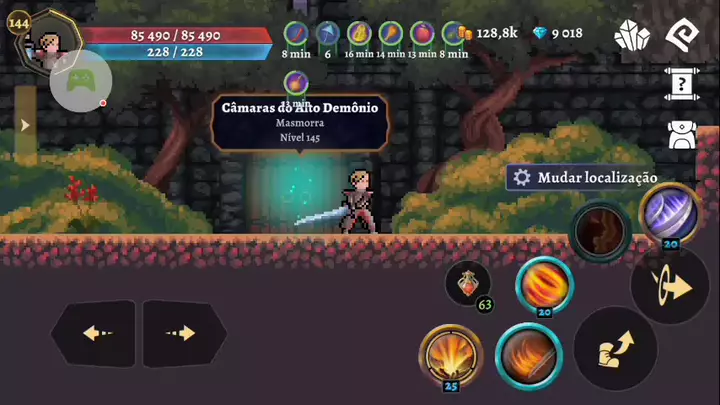Cast the fiery slash skill costing 20
720x405 pixels.
click(x=545, y=285)
